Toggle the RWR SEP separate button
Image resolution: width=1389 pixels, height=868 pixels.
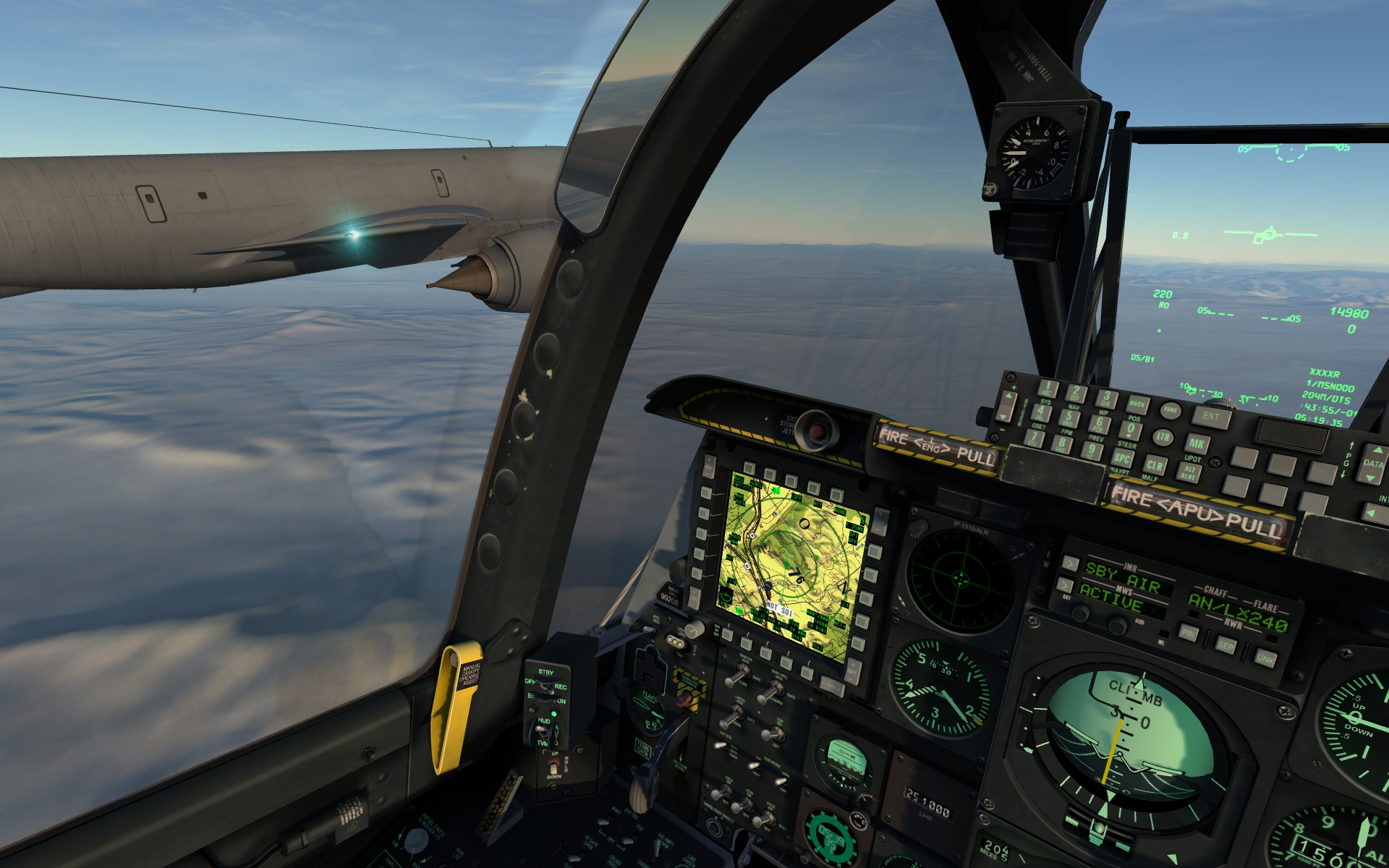(x=1226, y=644)
